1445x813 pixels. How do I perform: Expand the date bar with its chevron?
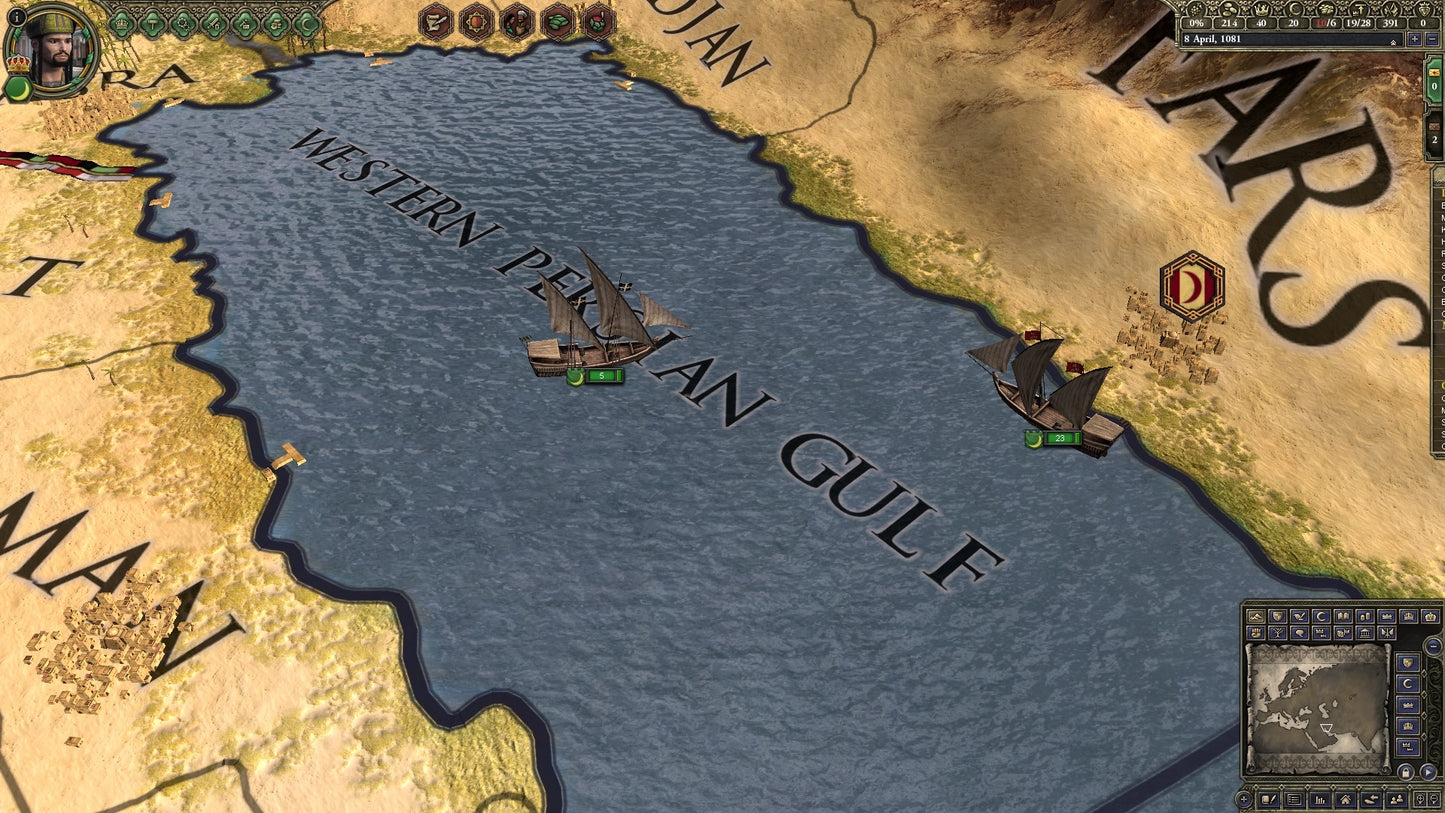click(x=1393, y=42)
